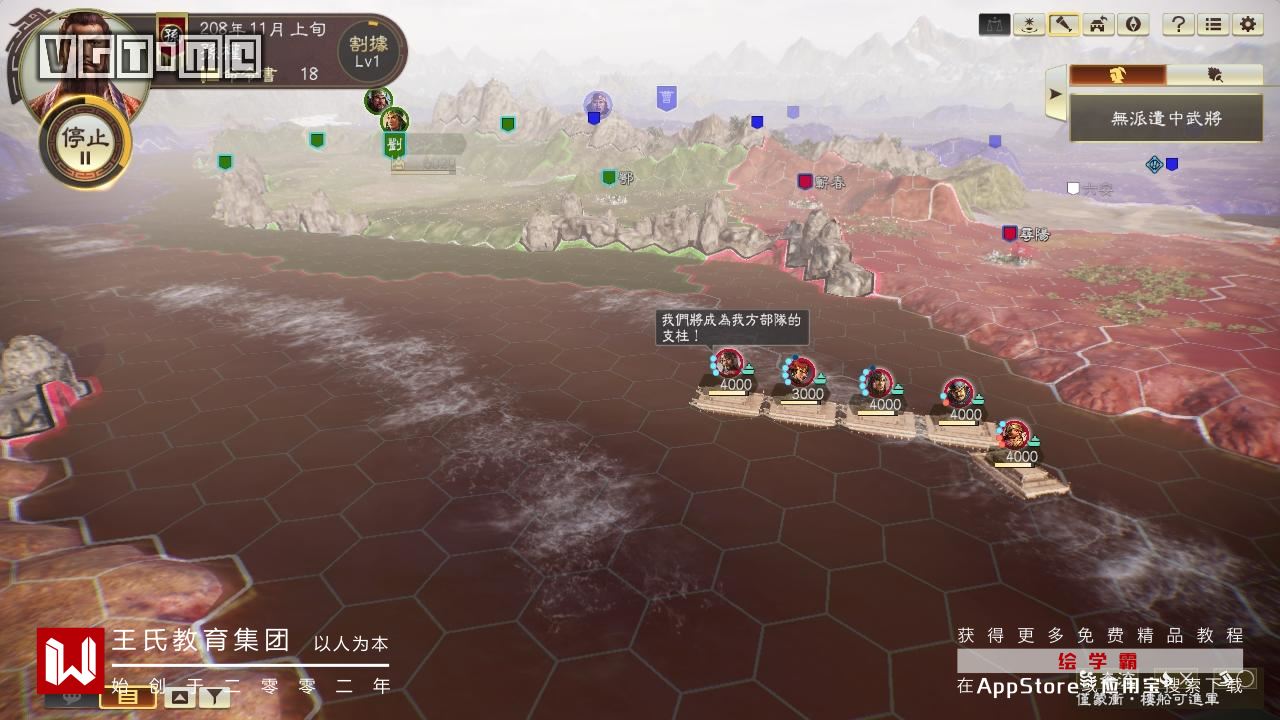
Task: Select the sunburst icon toolbar button
Action: point(1029,25)
